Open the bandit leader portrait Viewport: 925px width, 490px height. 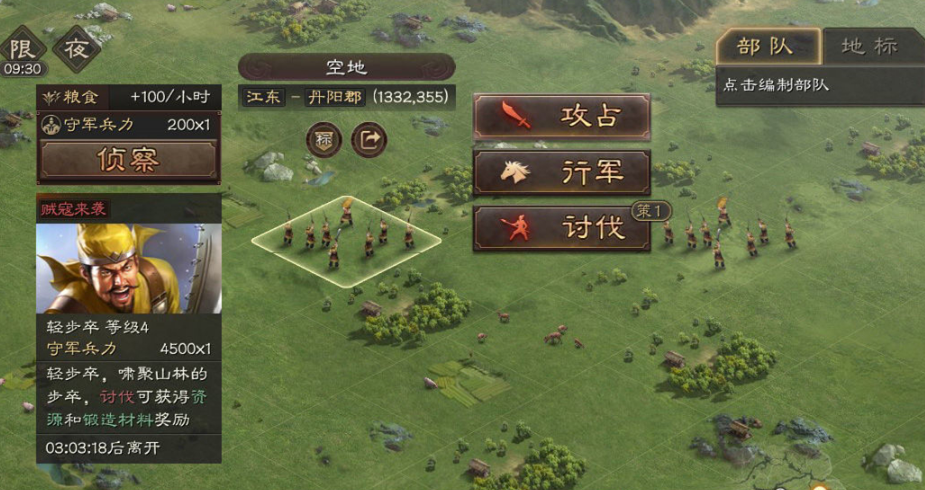[x=128, y=267]
